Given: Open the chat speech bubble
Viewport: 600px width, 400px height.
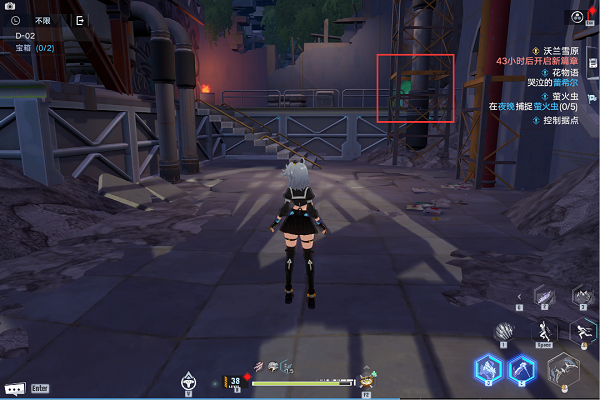Looking at the screenshot, I should click(x=14, y=387).
